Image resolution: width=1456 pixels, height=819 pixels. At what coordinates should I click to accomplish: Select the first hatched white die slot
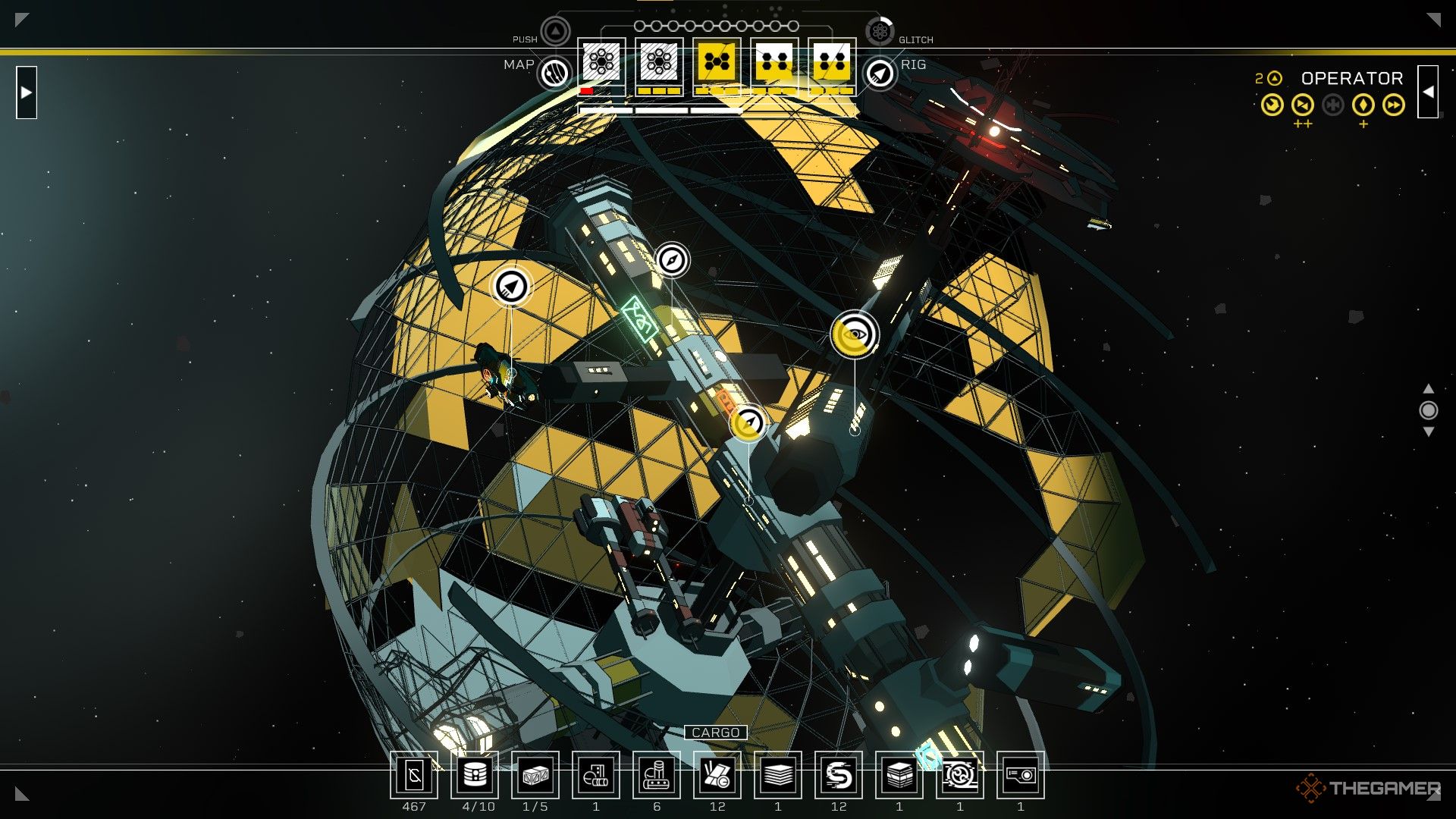point(600,62)
